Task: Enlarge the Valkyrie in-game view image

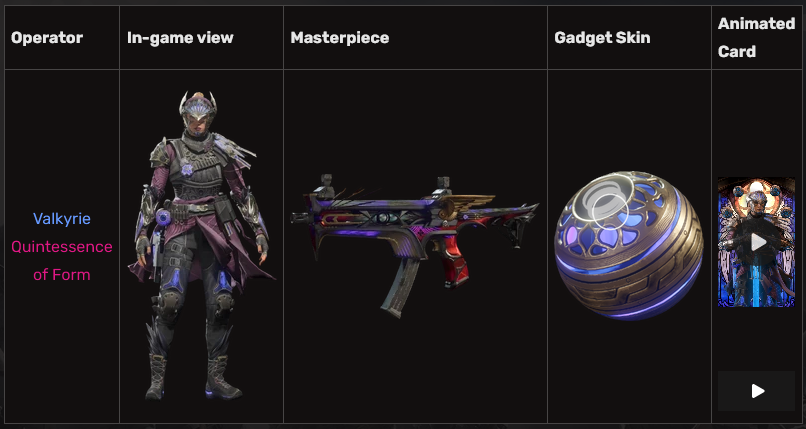Action: [201, 246]
